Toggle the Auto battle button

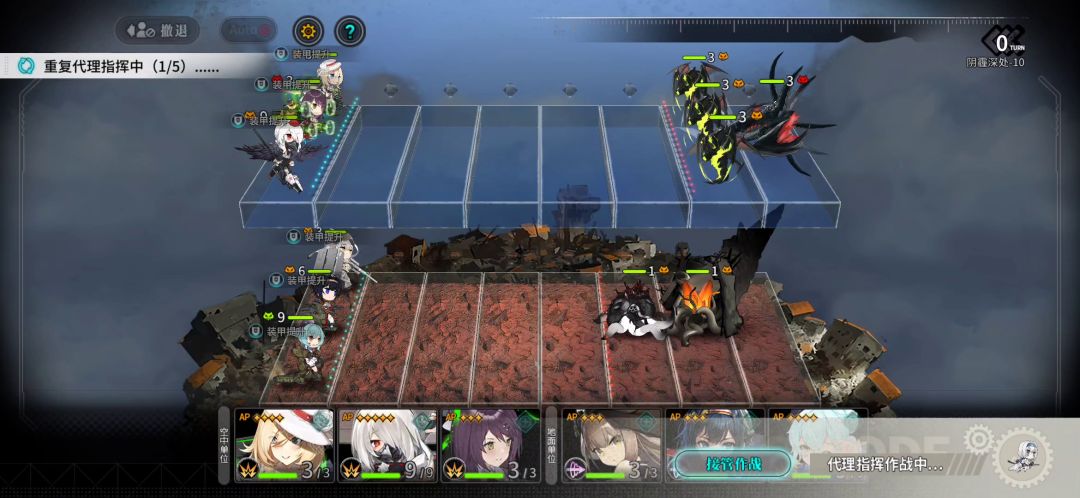point(248,30)
